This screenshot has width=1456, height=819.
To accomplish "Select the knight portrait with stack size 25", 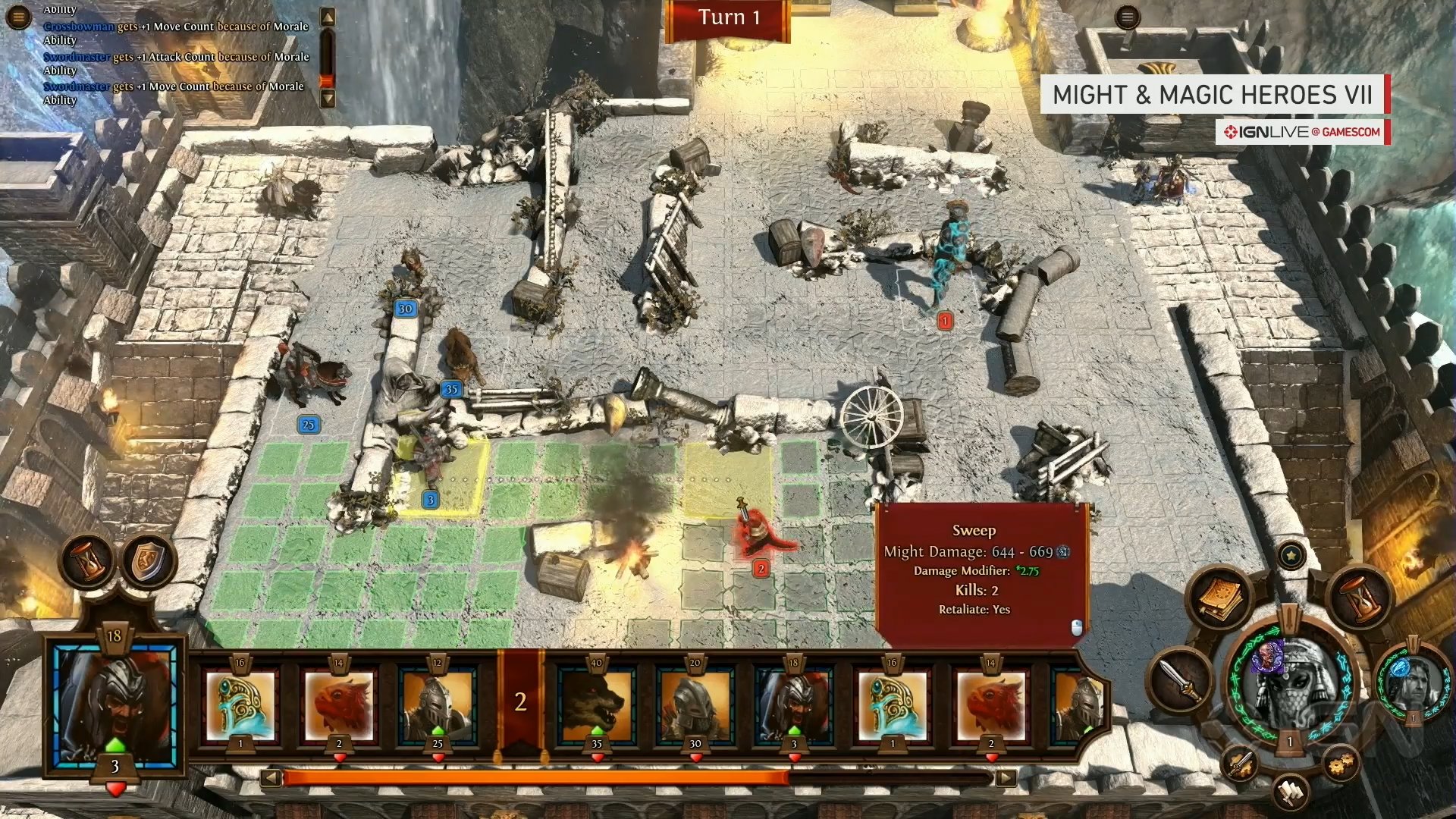I will pos(438,707).
